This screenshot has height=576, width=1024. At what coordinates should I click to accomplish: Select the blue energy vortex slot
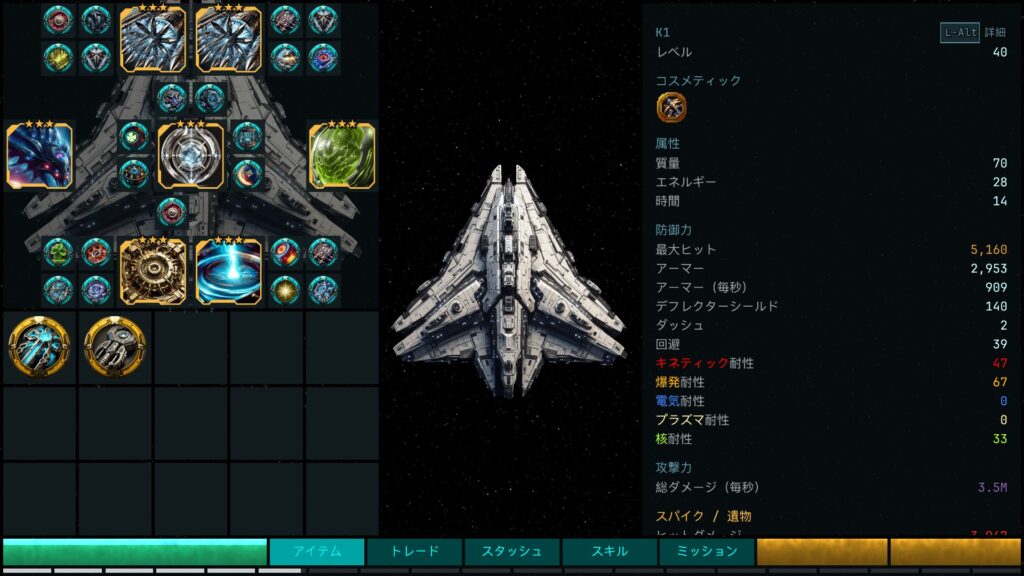coord(228,271)
